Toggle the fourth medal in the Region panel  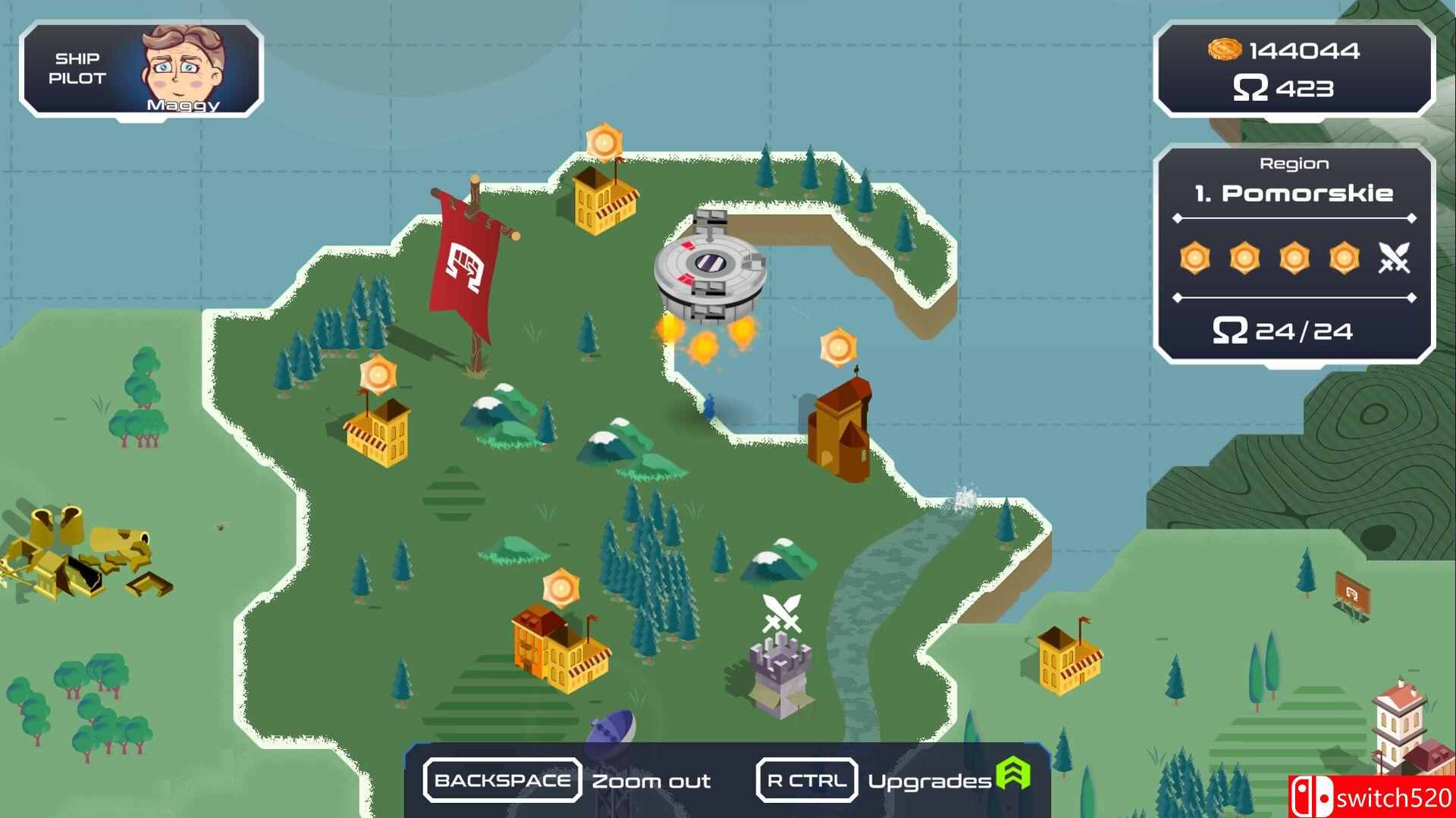click(1342, 259)
